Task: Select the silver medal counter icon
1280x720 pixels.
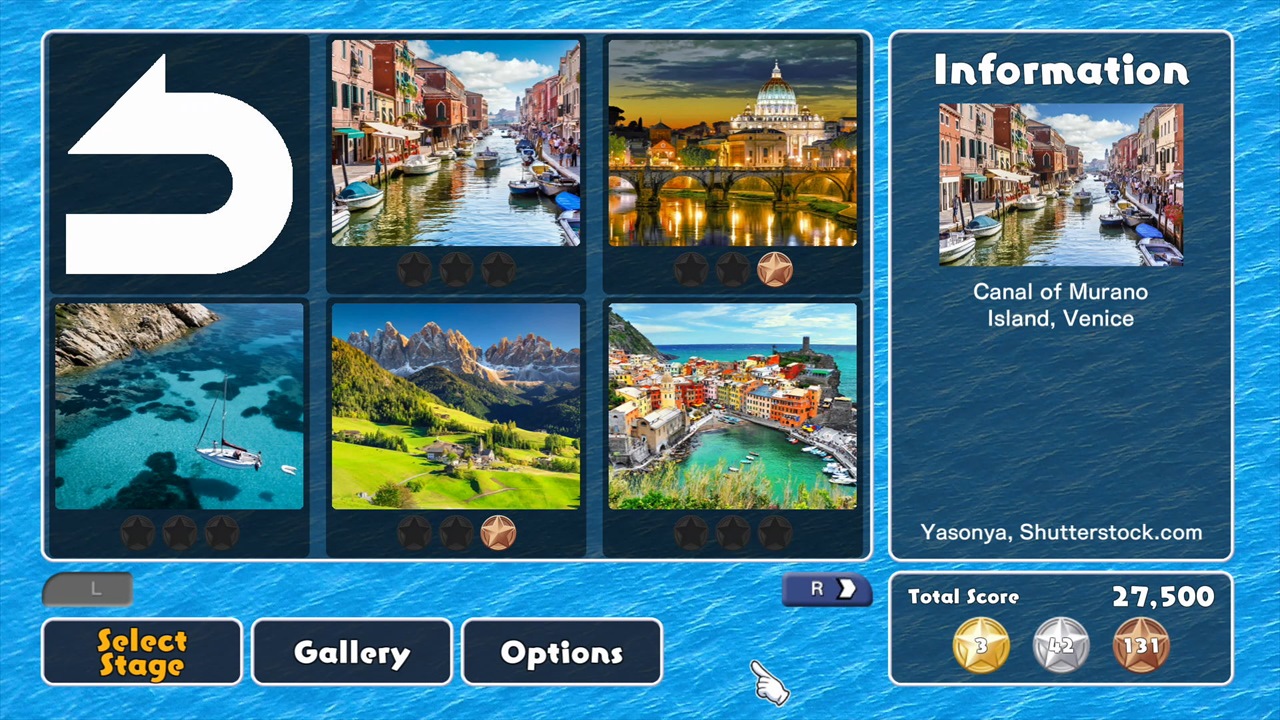Action: click(x=1060, y=645)
